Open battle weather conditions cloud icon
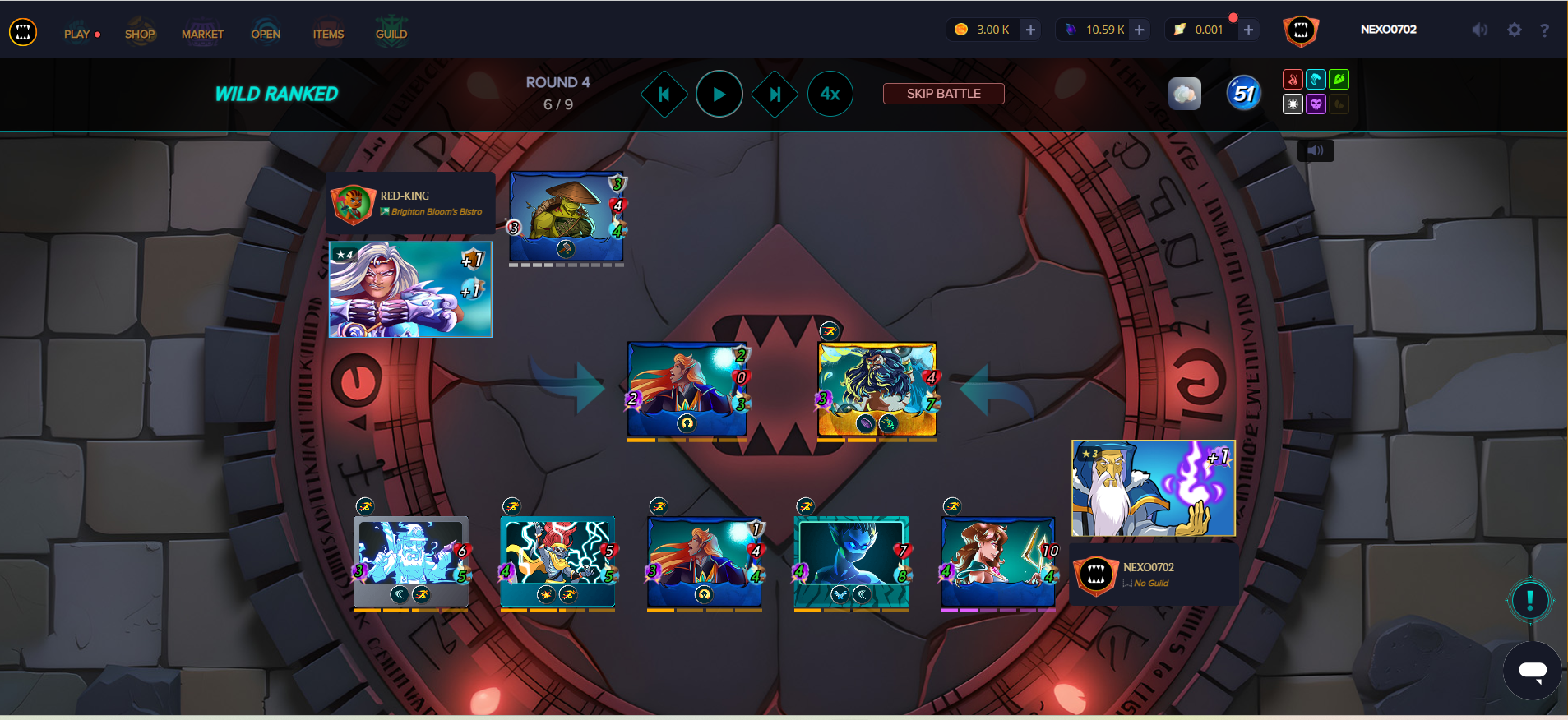1568x720 pixels. 1186,93
